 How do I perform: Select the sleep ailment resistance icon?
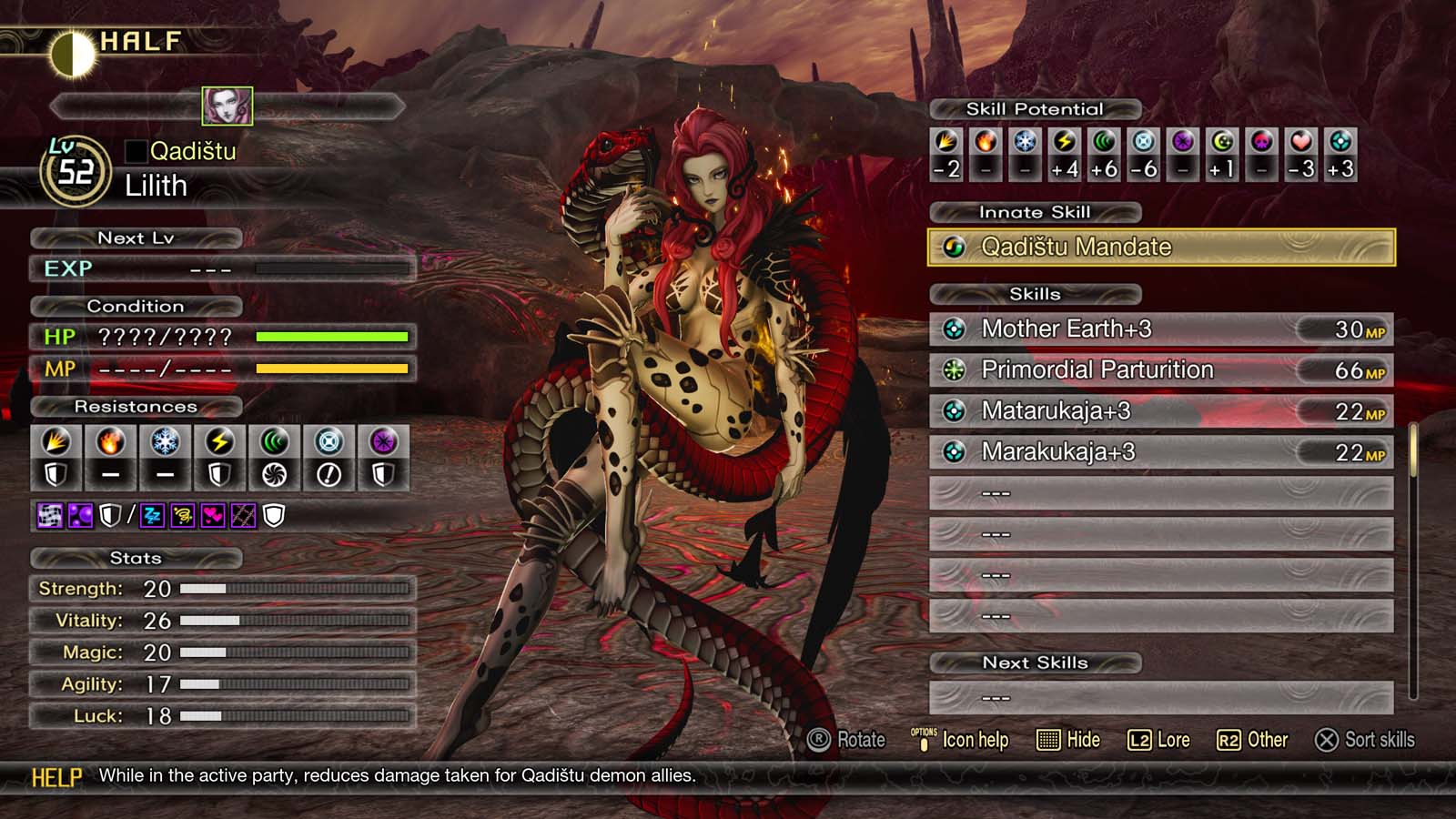151,517
